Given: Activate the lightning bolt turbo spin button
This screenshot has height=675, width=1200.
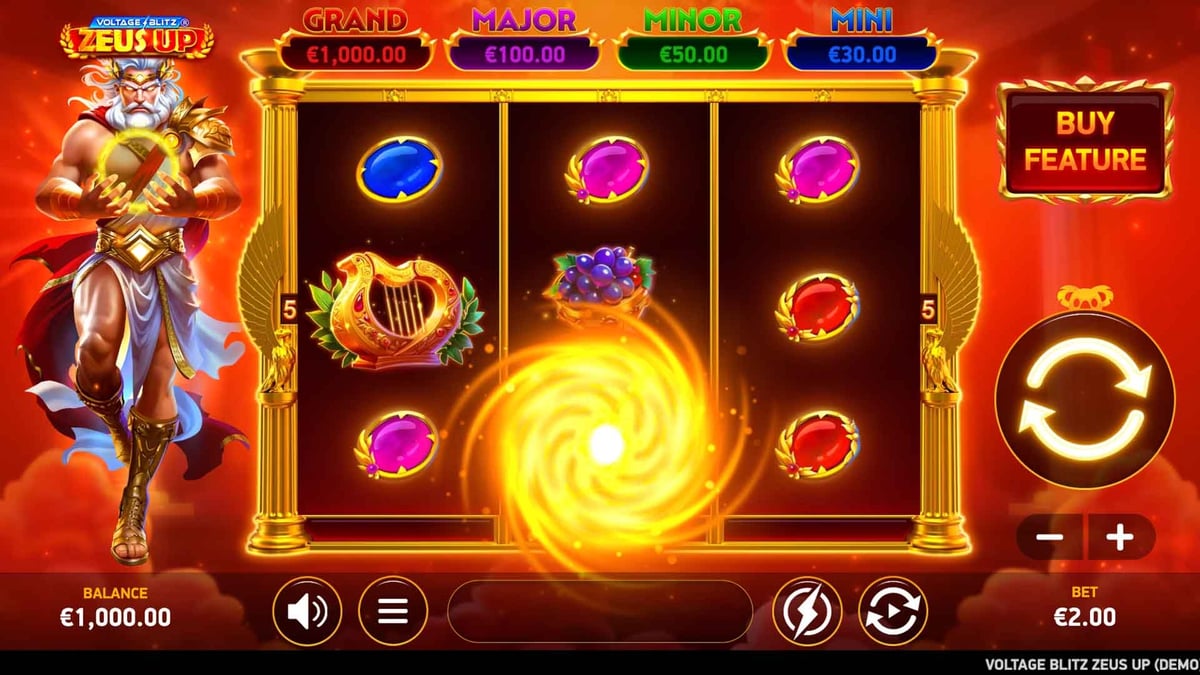Looking at the screenshot, I should 806,611.
